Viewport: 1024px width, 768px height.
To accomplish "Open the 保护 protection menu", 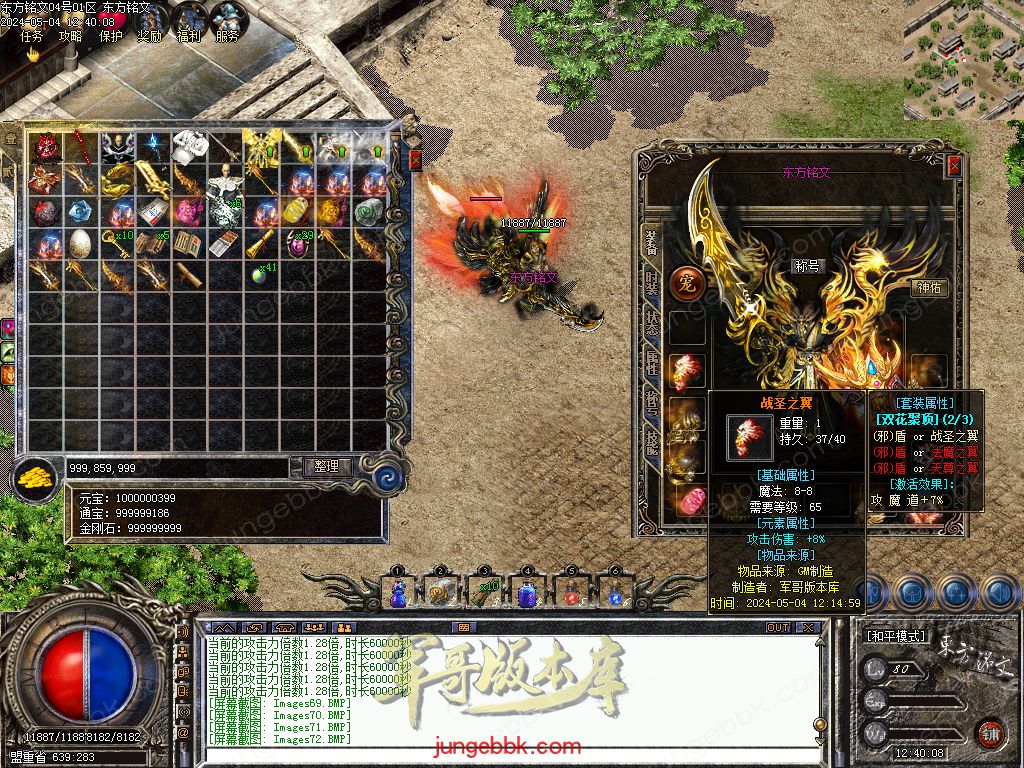I will point(111,36).
